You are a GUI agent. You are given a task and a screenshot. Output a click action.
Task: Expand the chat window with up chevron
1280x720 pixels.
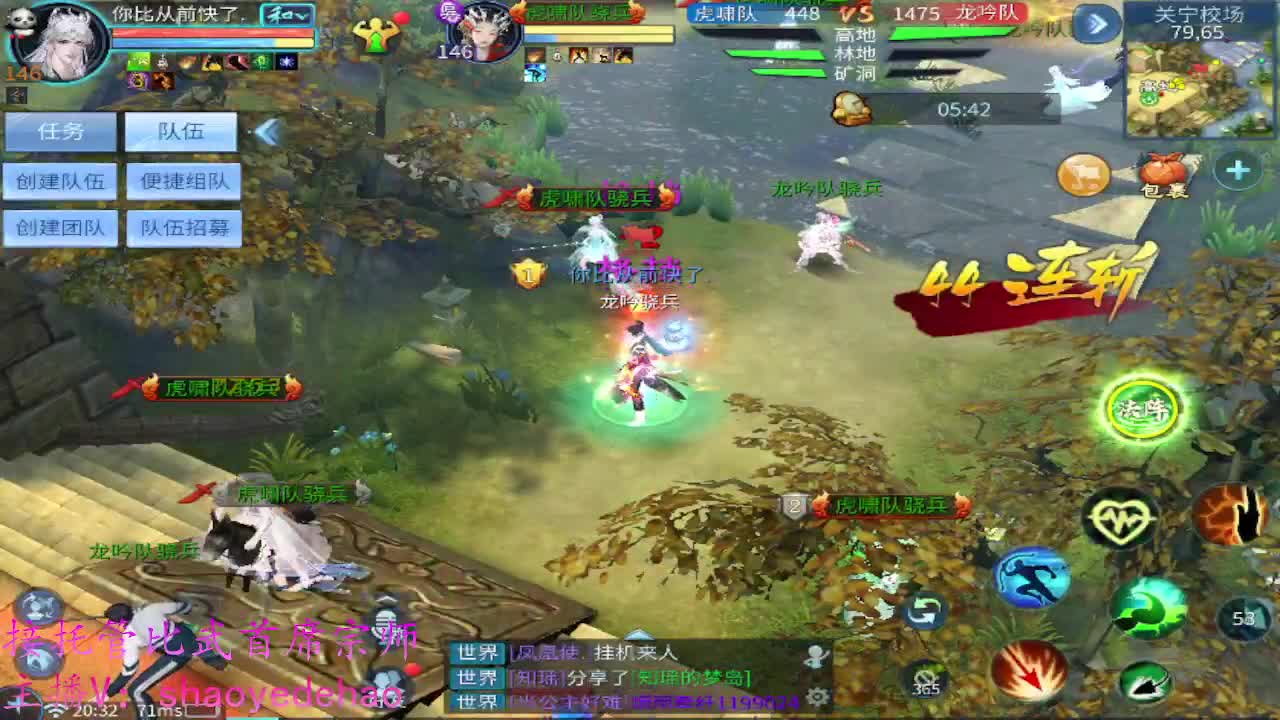639,635
